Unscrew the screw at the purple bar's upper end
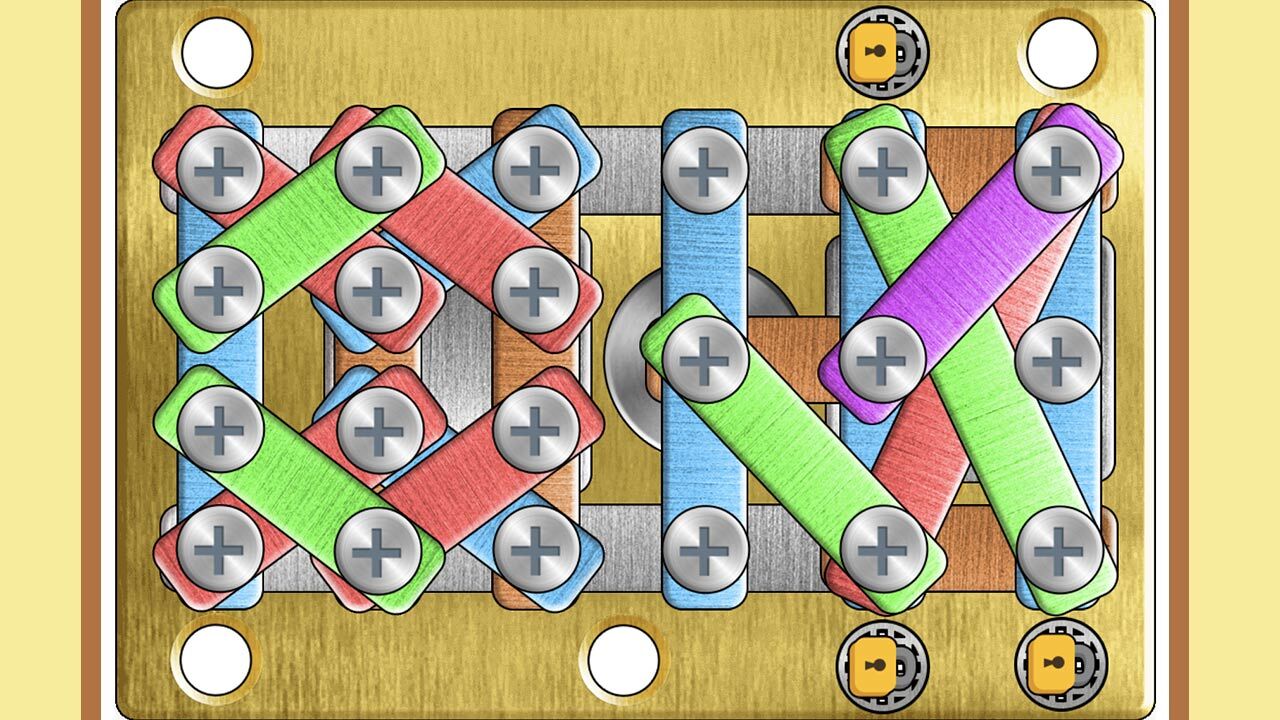Viewport: 1280px width, 720px height. pos(1058,168)
